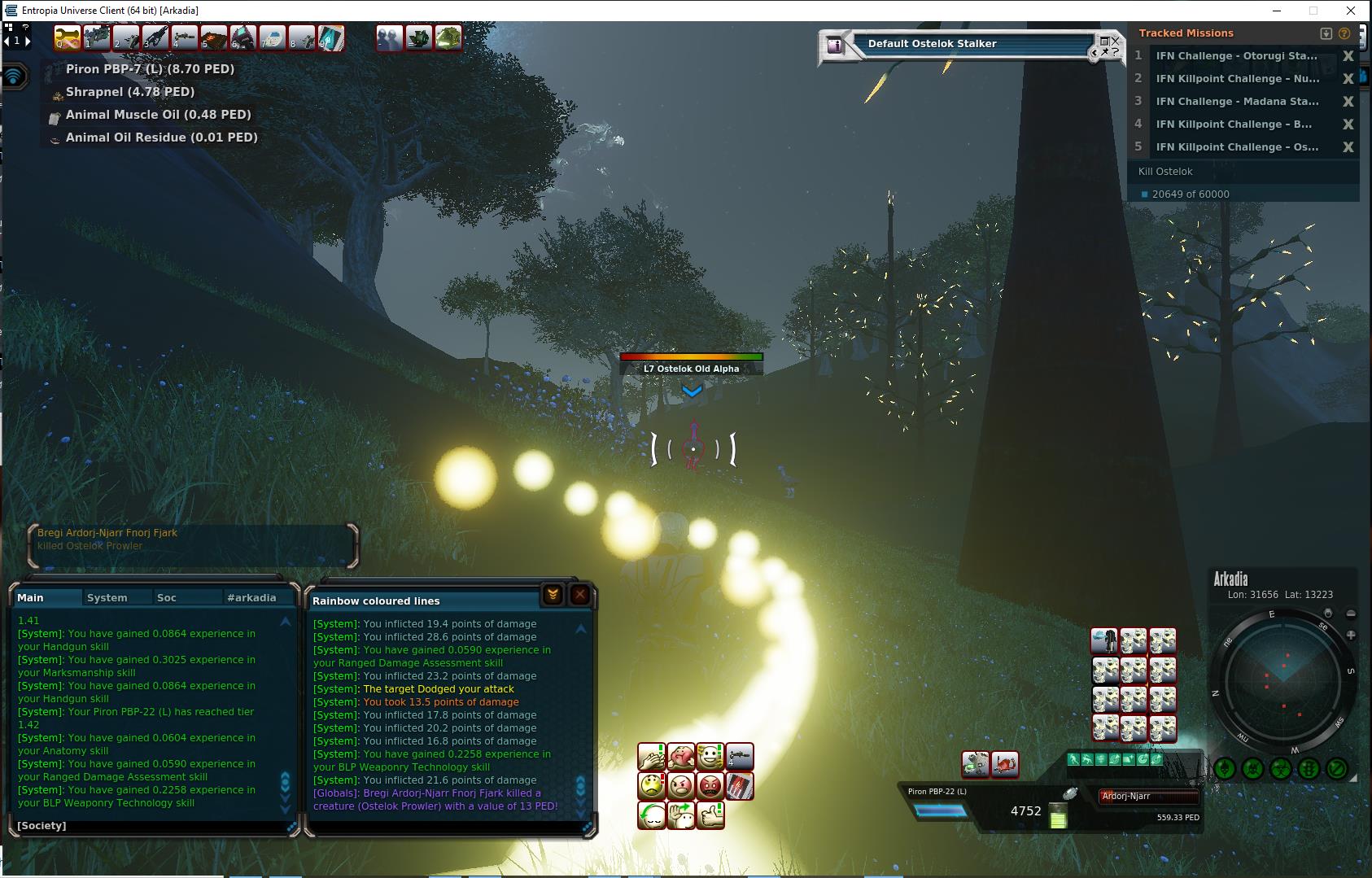
Task: Select hotbar slot 5 with the orange book
Action: (213, 37)
